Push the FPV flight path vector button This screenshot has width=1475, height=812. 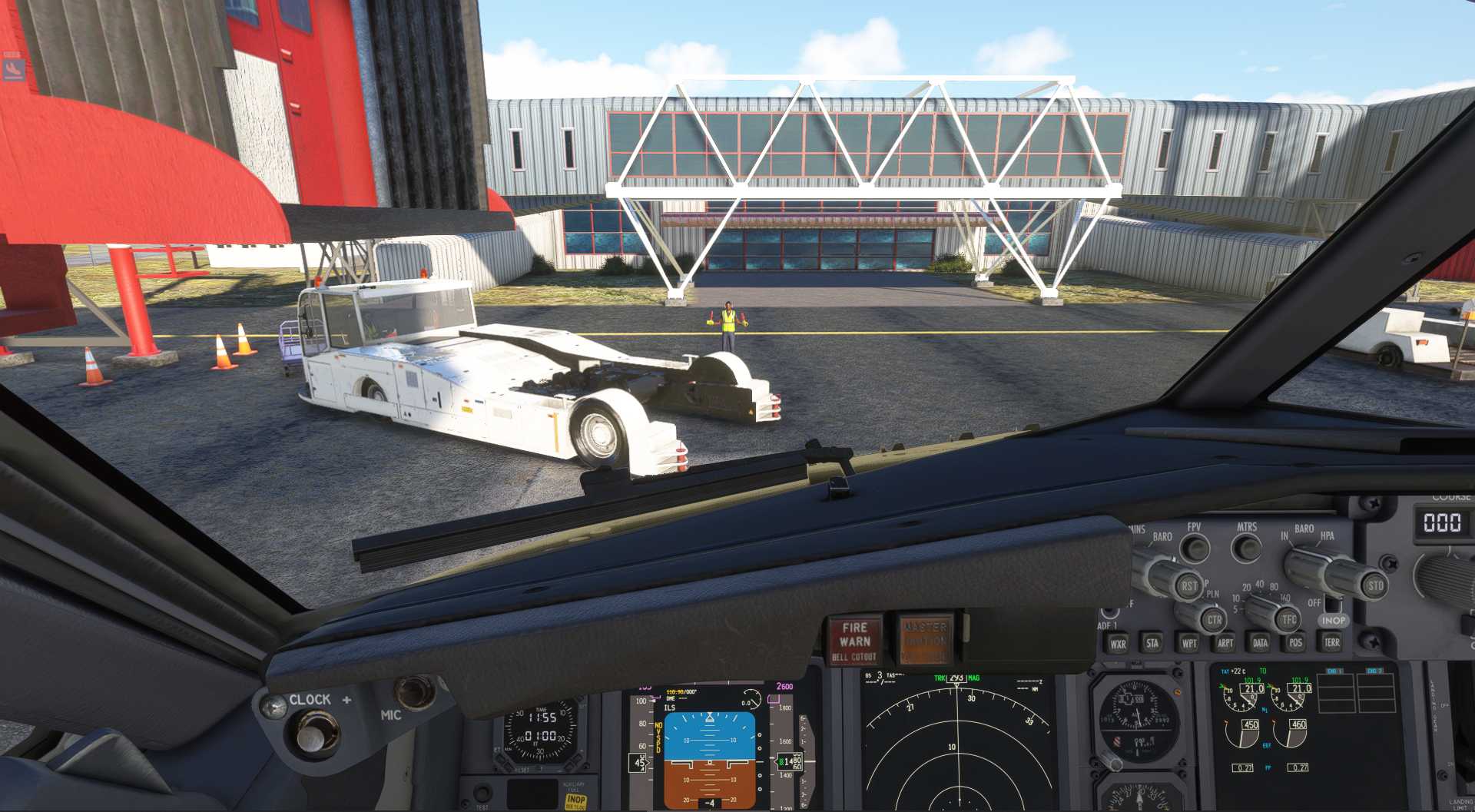point(1195,548)
